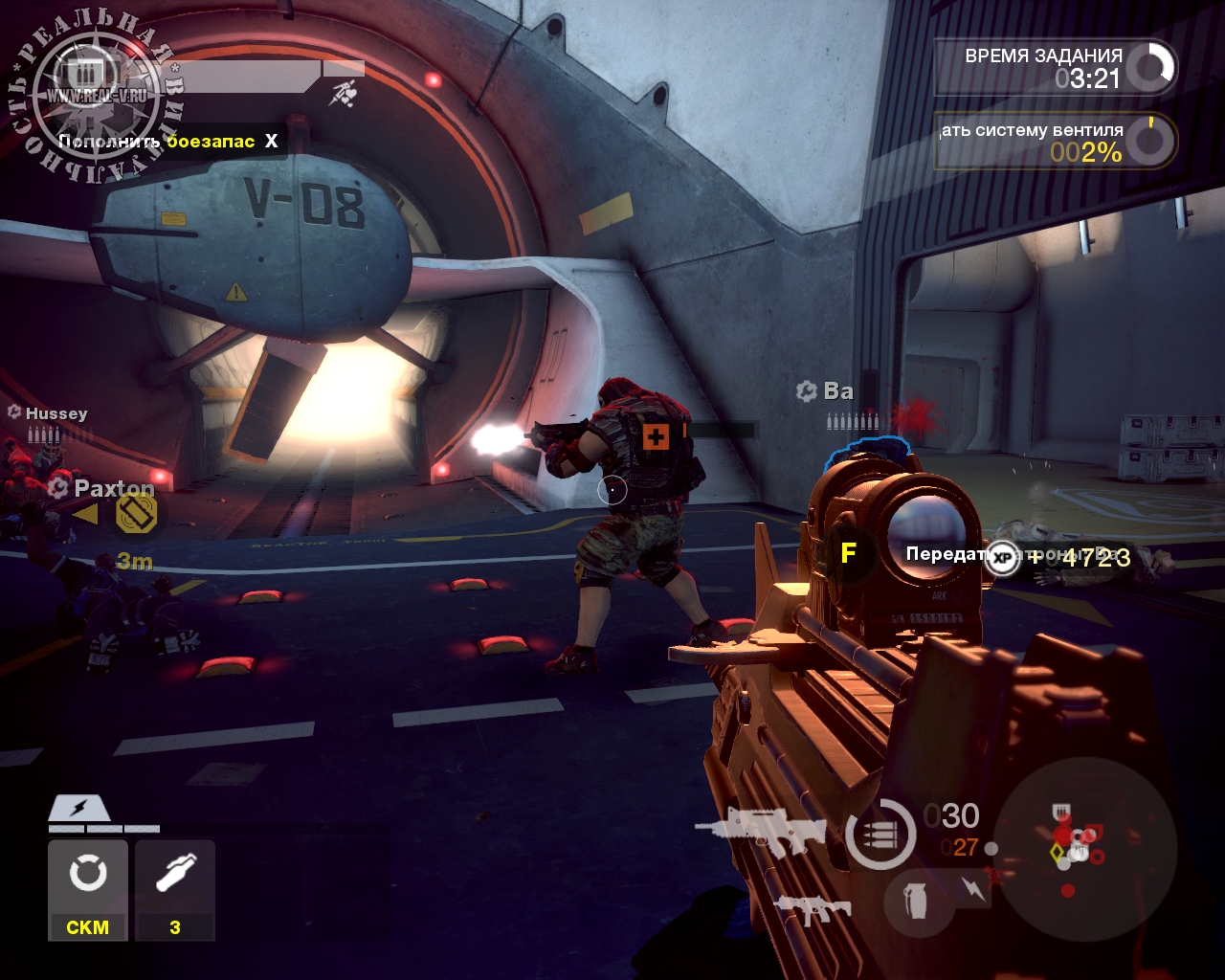Image resolution: width=1225 pixels, height=980 pixels.
Task: Click the yellow objective marker near Paxton
Action: (136, 515)
